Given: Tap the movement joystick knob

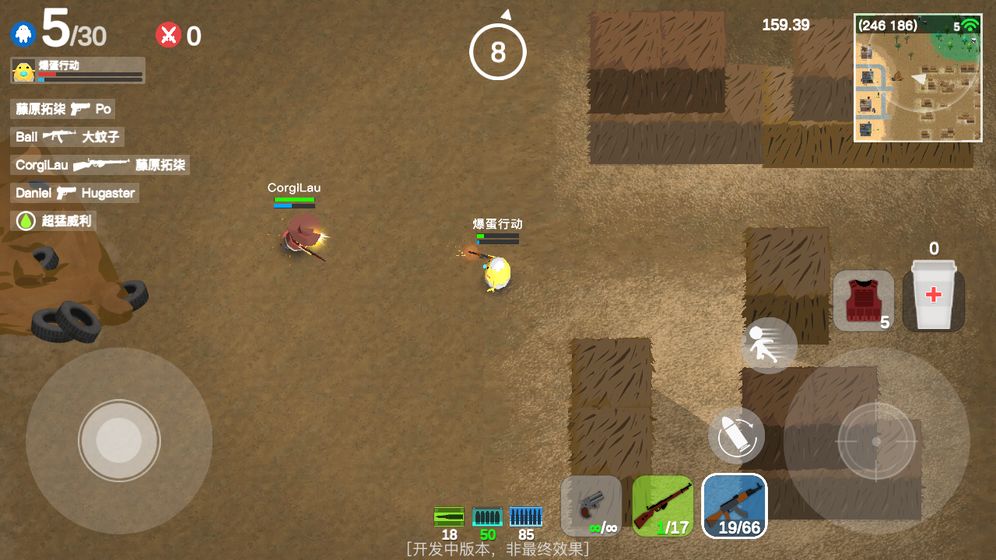Looking at the screenshot, I should (119, 440).
